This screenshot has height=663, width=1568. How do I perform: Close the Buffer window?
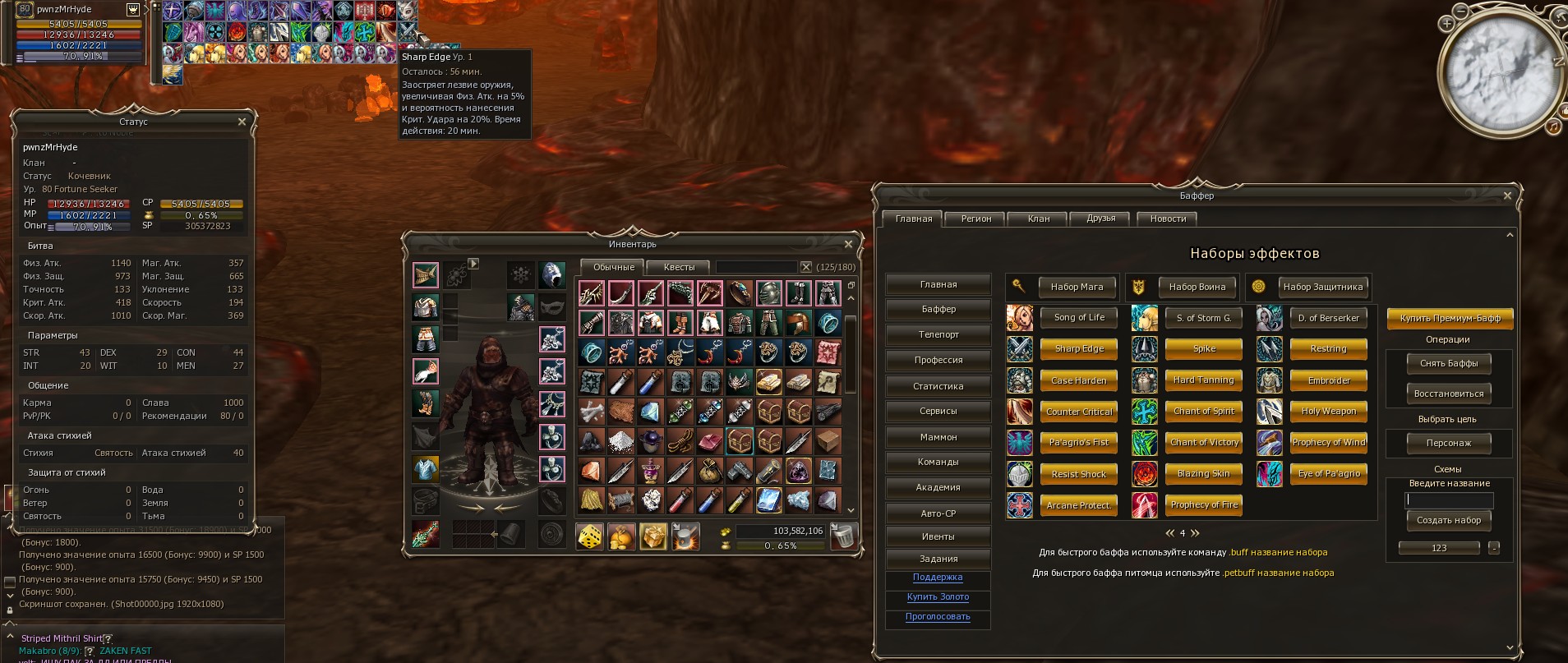(1507, 196)
